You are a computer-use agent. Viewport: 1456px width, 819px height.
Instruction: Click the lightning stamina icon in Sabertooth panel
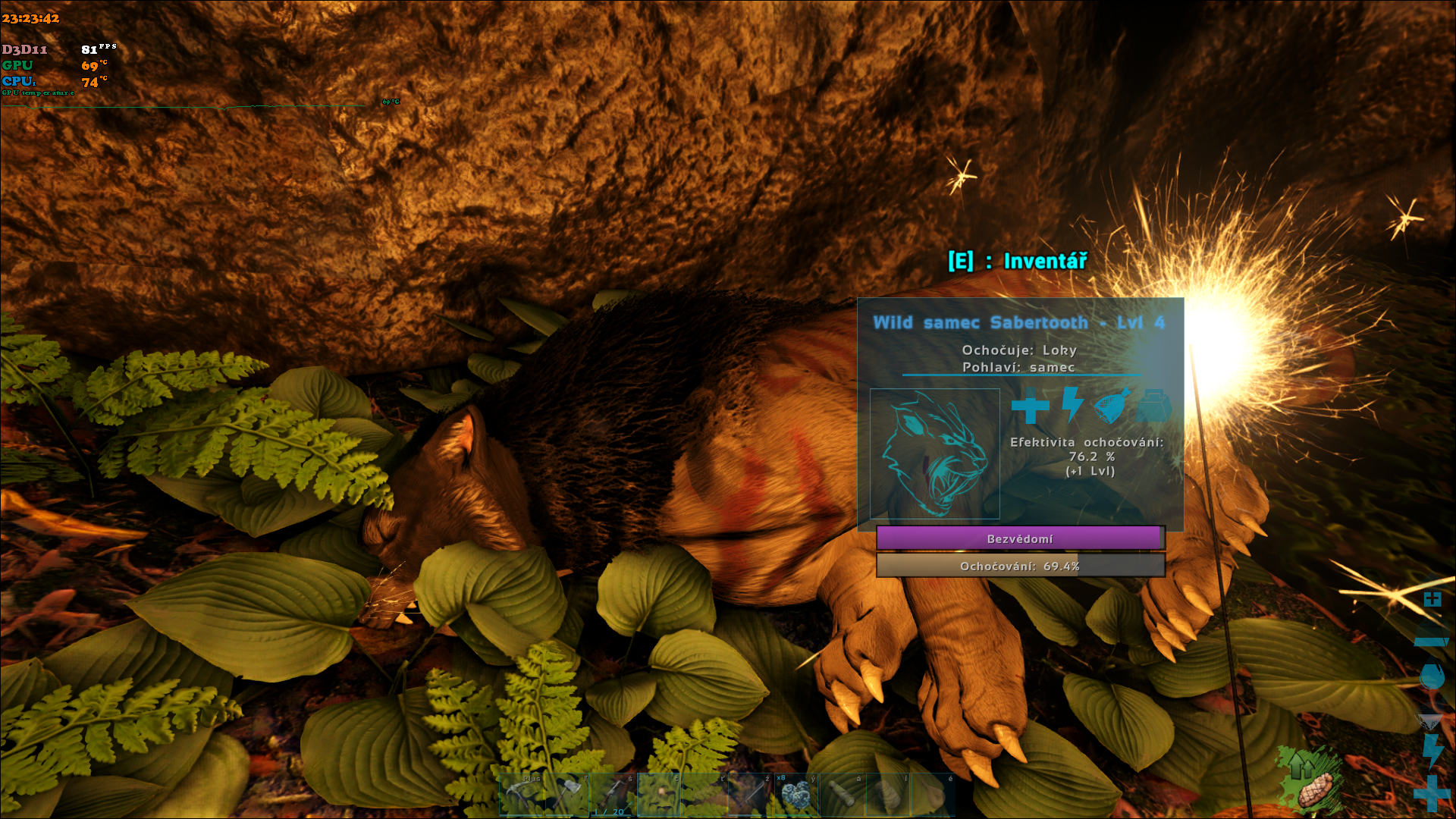coord(1072,404)
